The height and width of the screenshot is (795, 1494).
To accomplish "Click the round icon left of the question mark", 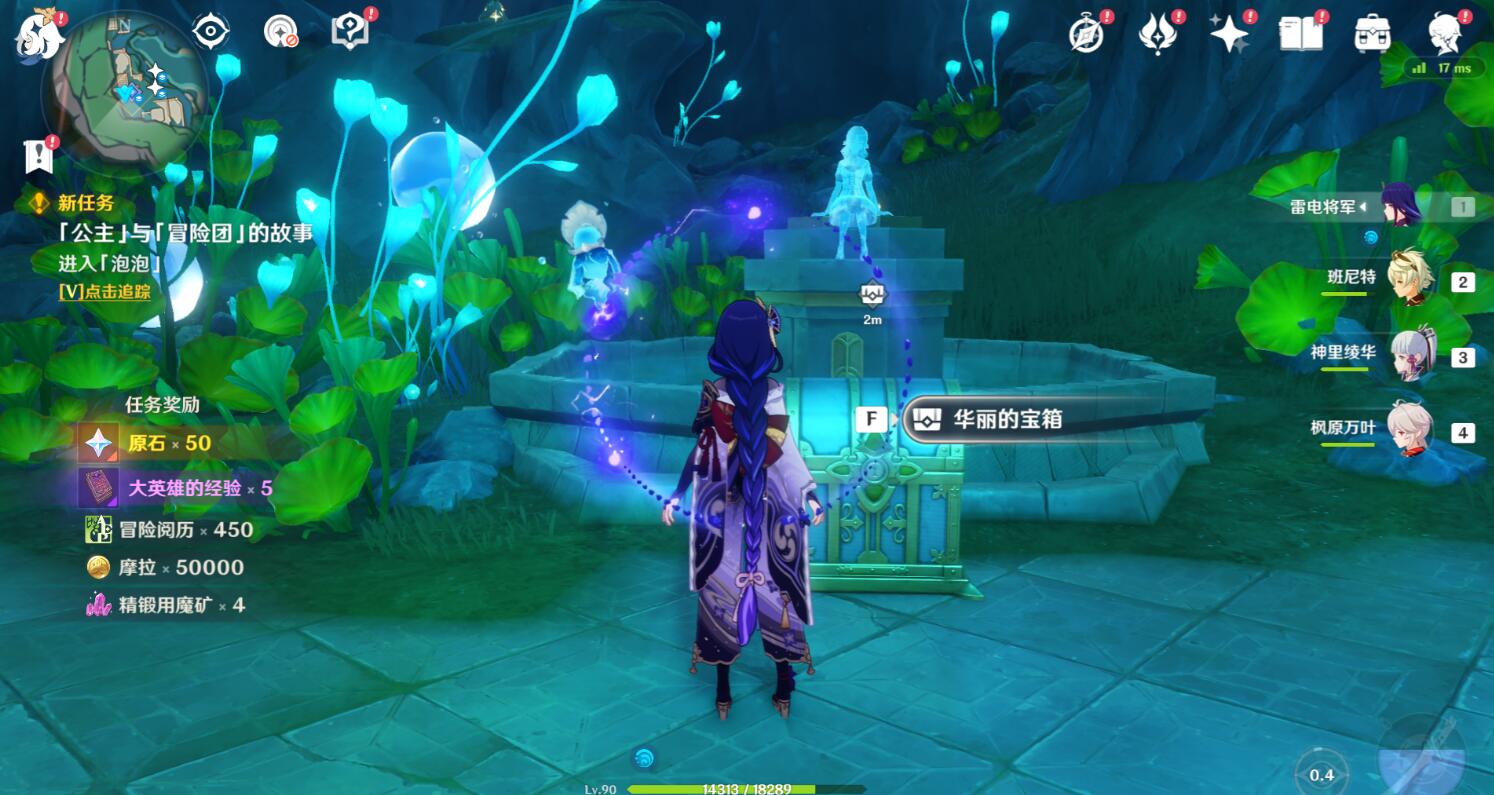I will [x=281, y=32].
